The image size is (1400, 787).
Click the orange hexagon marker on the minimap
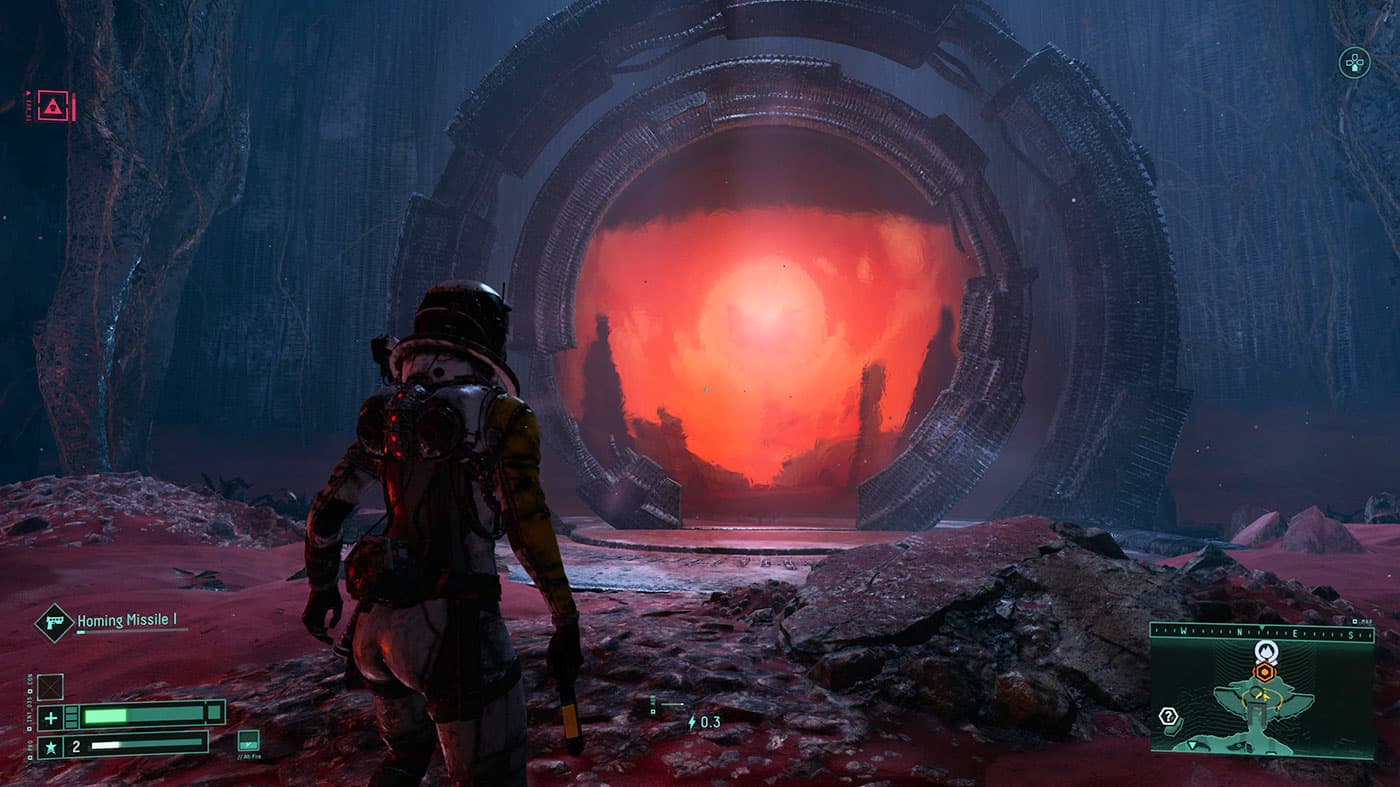tap(1264, 671)
